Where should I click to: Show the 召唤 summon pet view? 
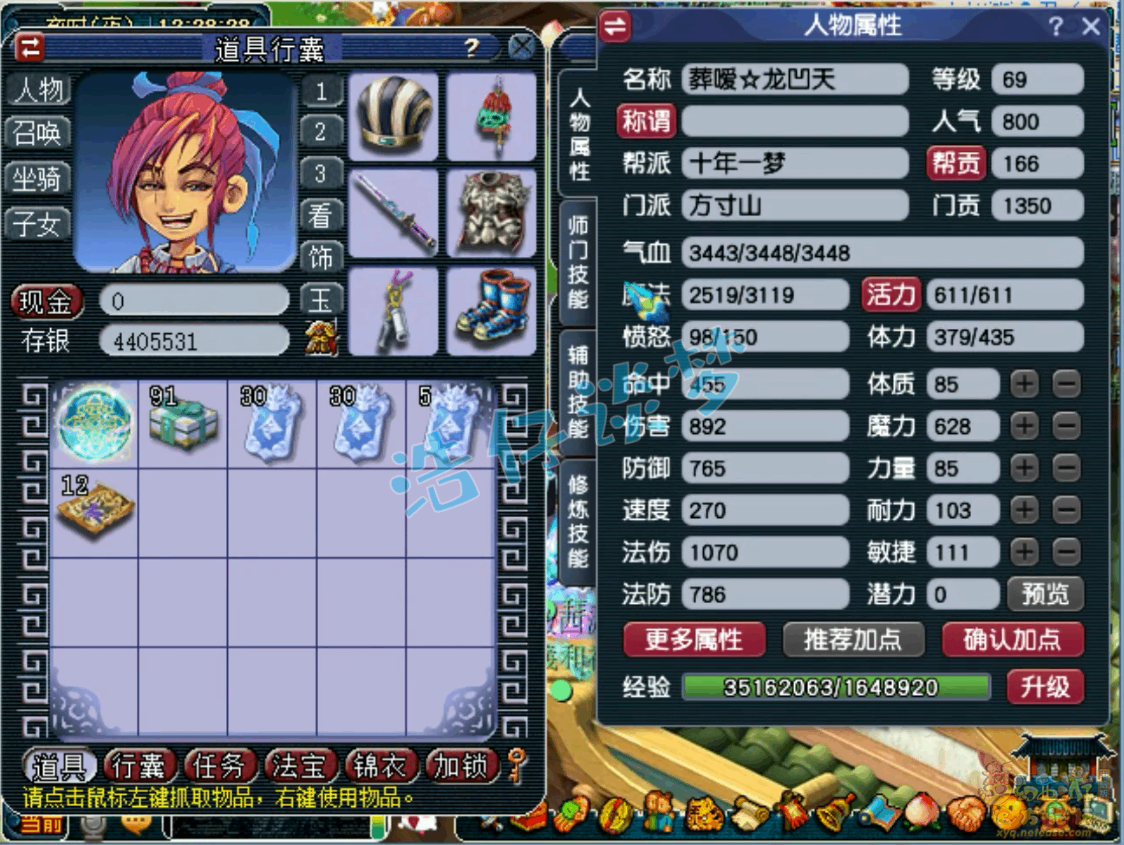[38, 133]
